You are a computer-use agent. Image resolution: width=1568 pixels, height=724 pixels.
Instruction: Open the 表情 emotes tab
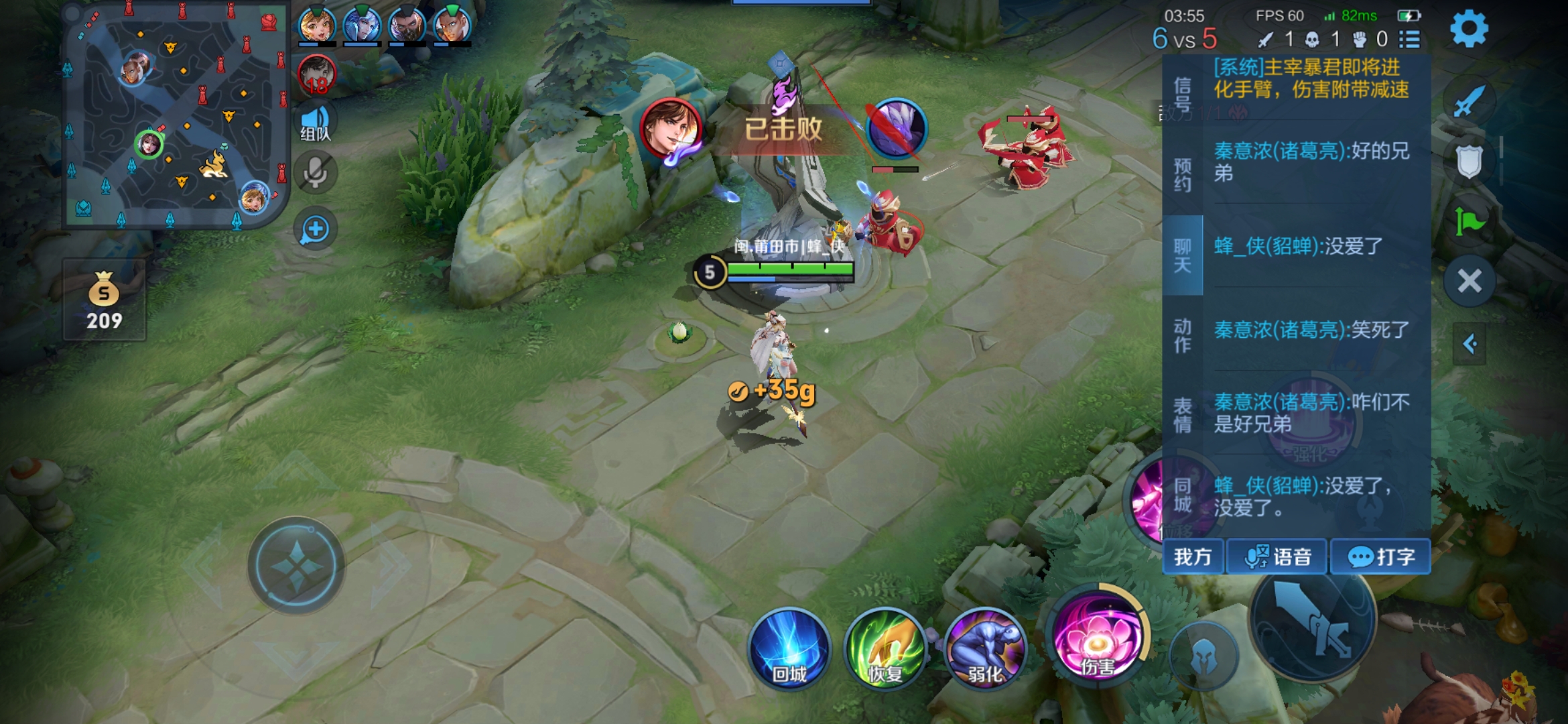[x=1183, y=414]
